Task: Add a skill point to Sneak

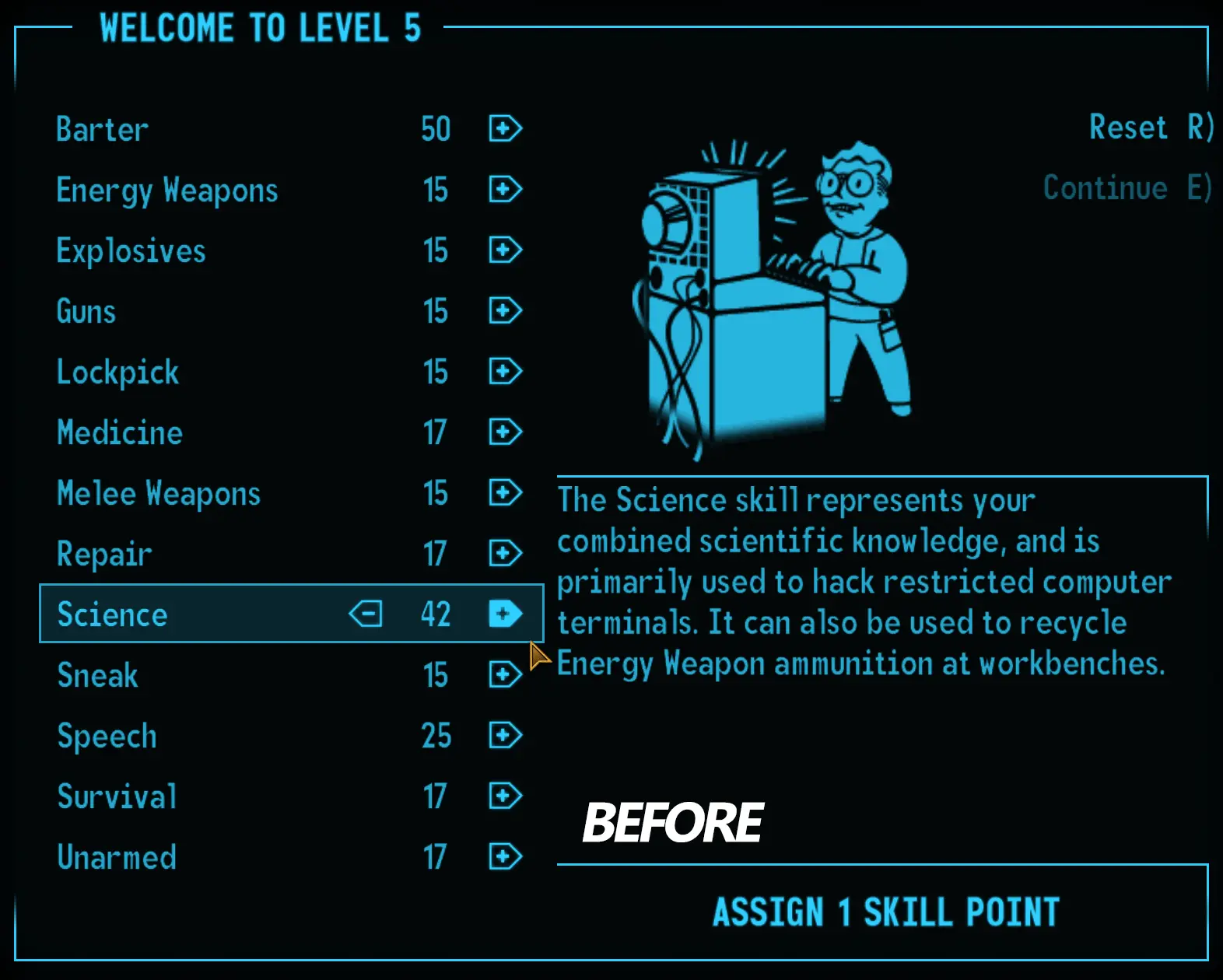Action: click(504, 675)
